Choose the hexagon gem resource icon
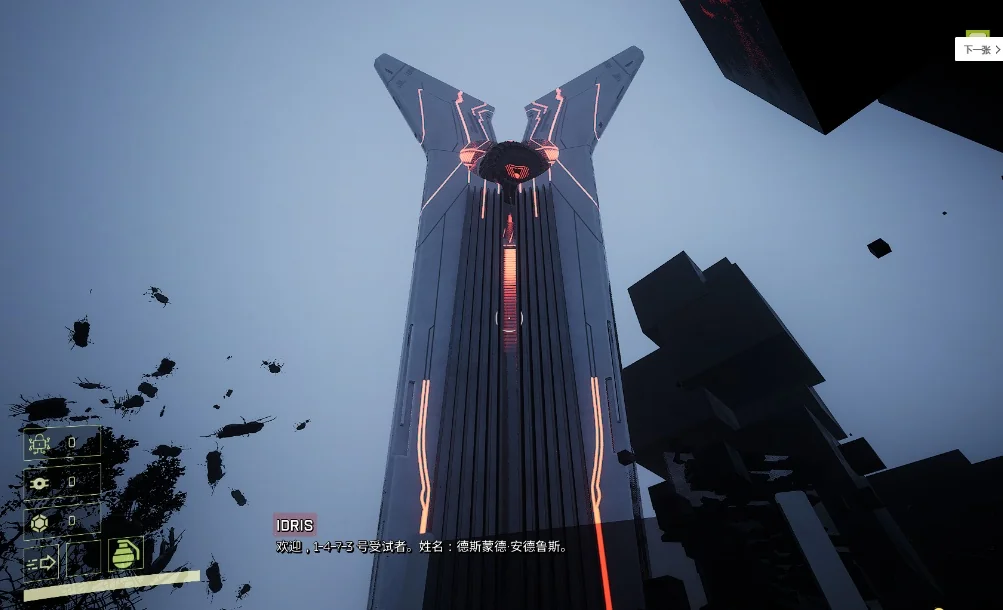Viewport: 1003px width, 610px height. coord(40,521)
